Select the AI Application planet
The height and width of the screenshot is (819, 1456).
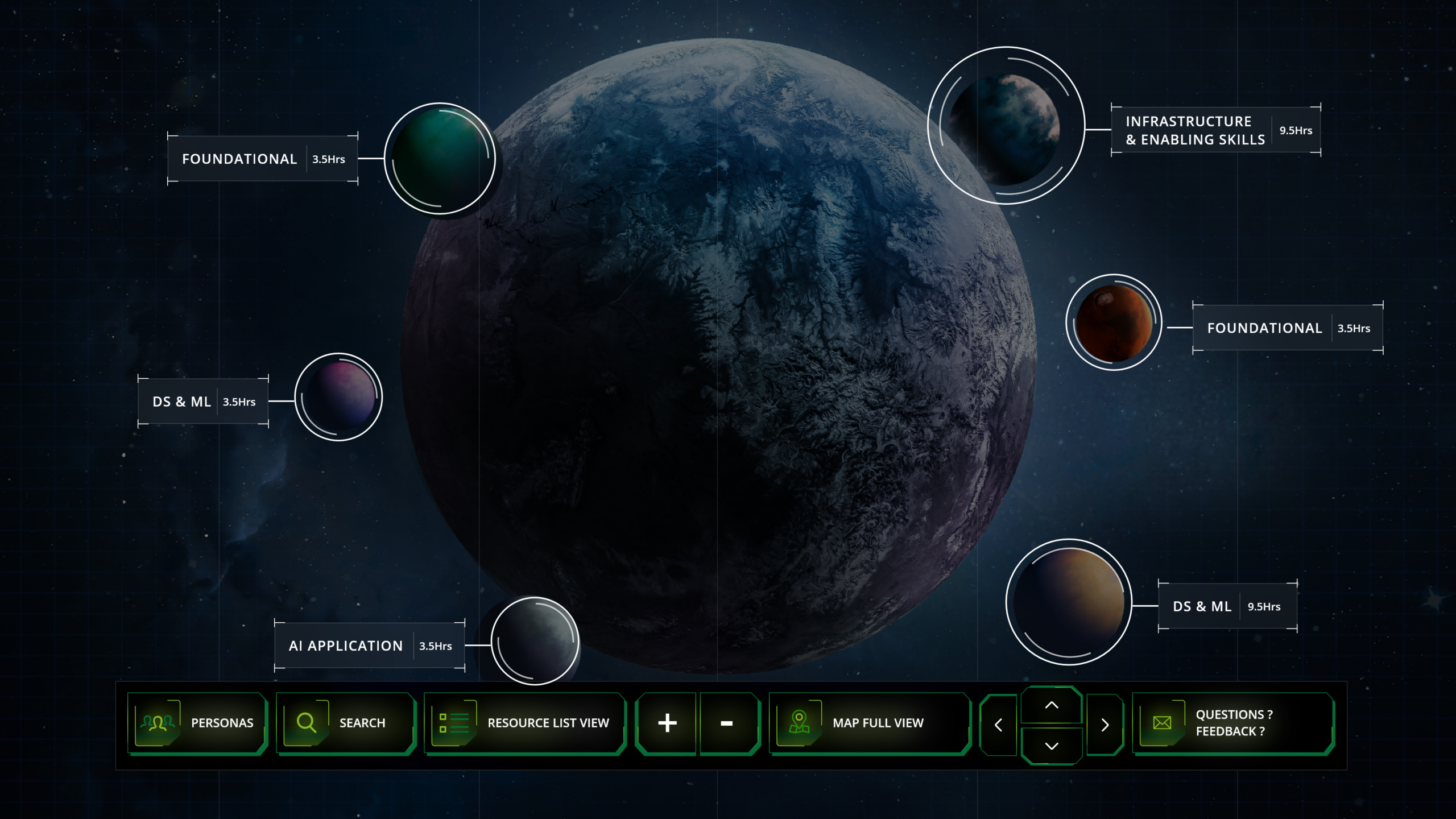coord(535,641)
